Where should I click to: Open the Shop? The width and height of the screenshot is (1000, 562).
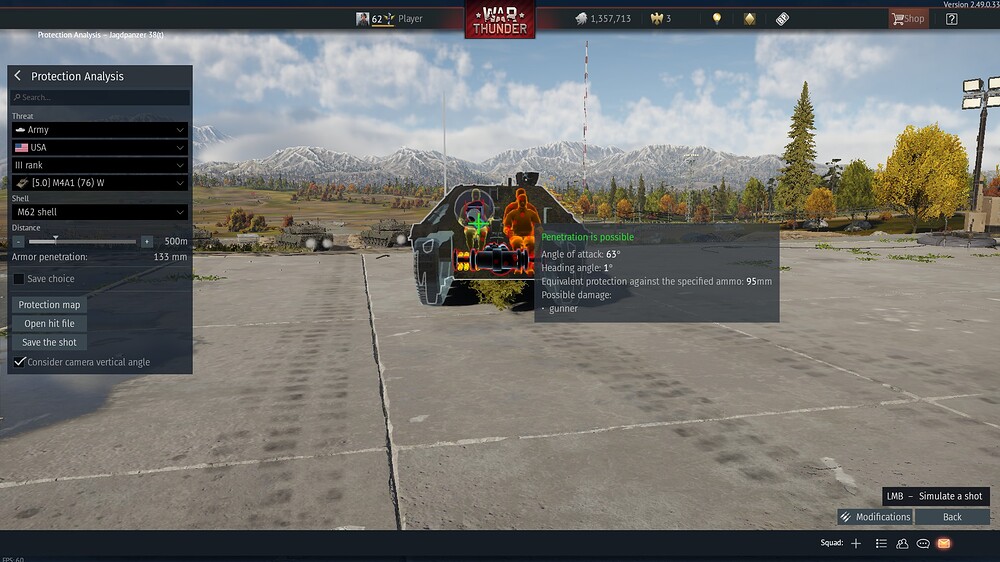(x=908, y=18)
